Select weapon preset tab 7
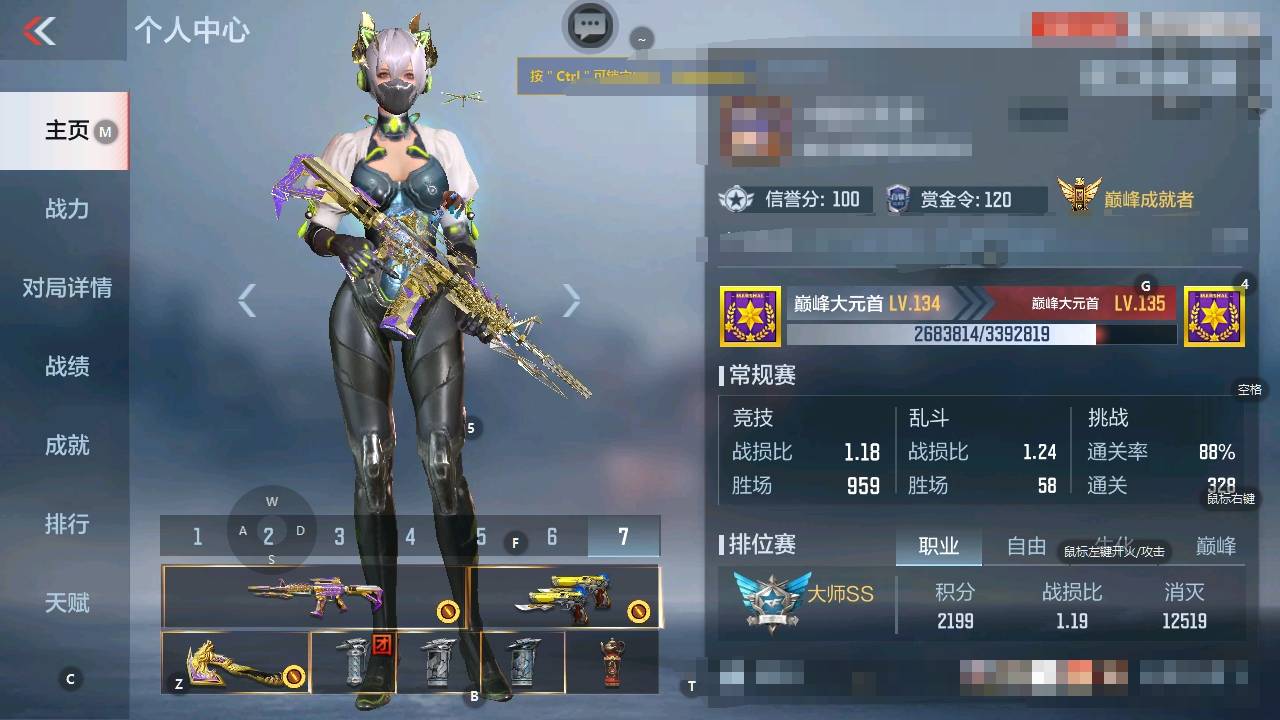 [x=623, y=536]
